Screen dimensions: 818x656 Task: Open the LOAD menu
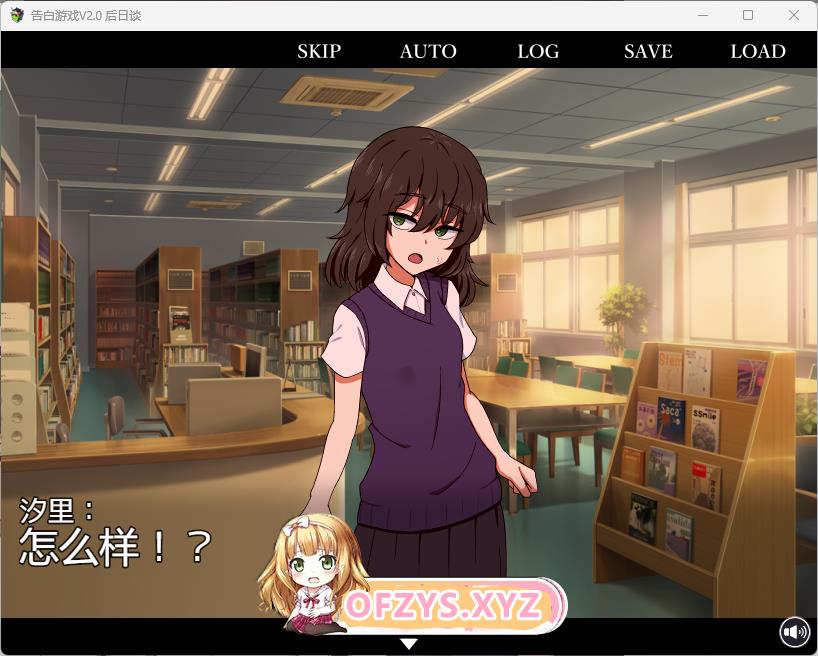(758, 51)
